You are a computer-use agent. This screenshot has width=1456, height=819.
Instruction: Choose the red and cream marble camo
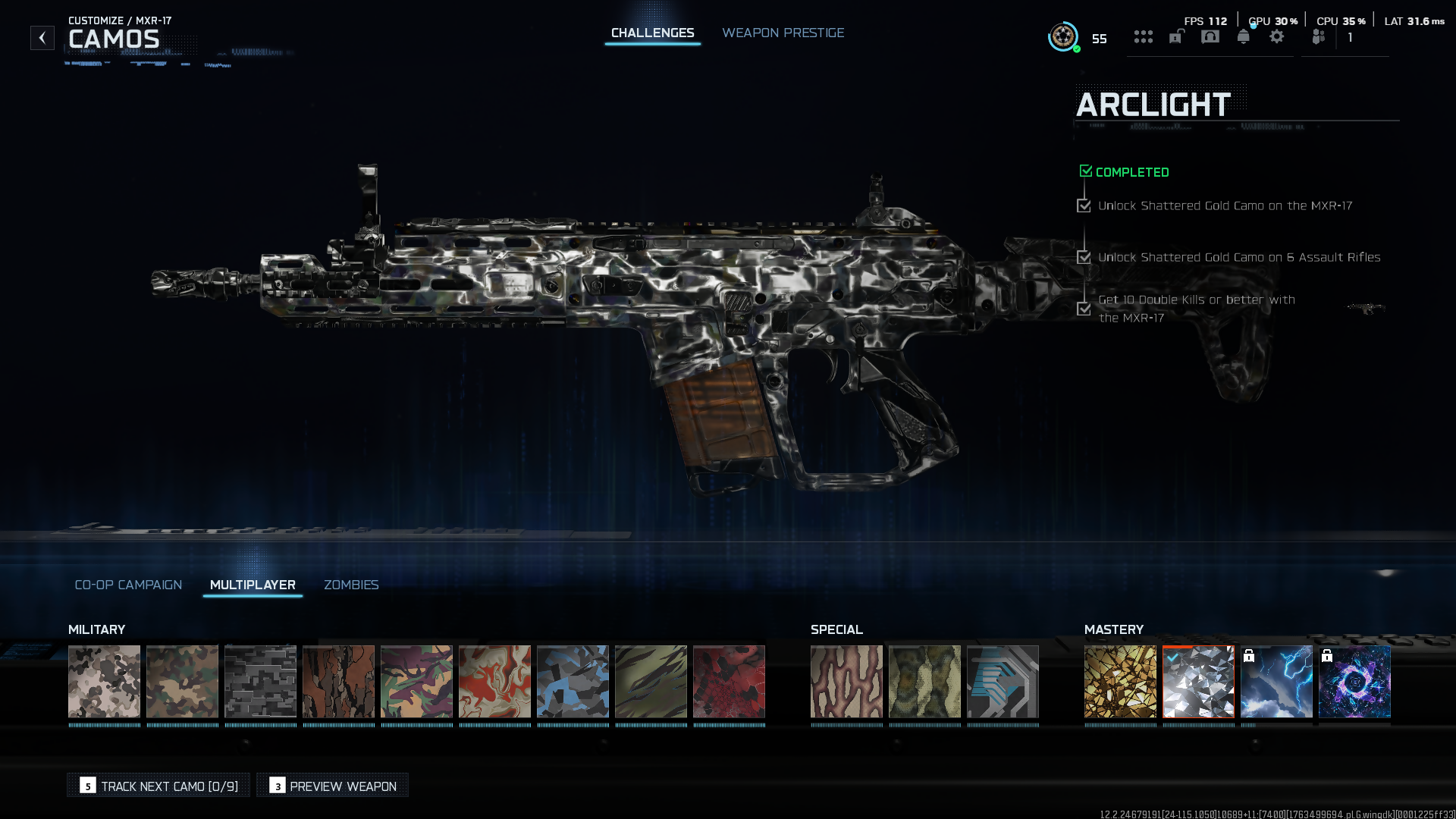(x=494, y=681)
